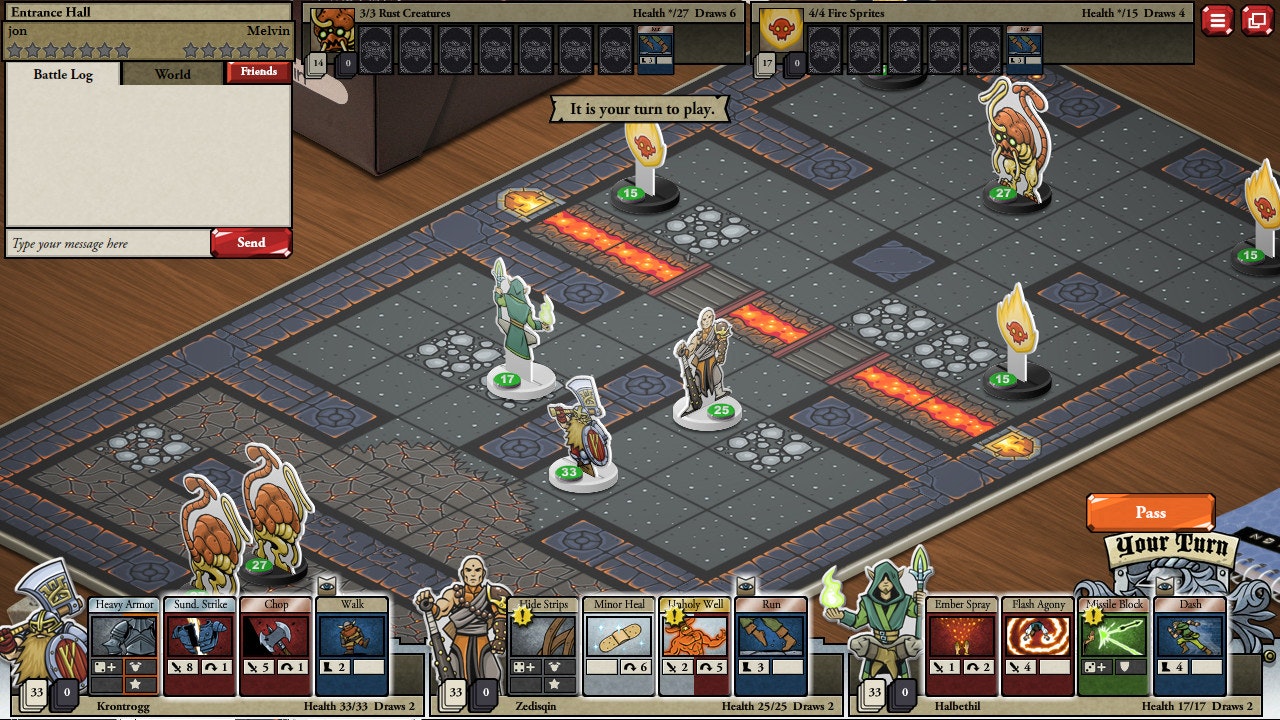Switch to the World chat tab
Image resolution: width=1280 pixels, height=720 pixels.
tap(172, 74)
